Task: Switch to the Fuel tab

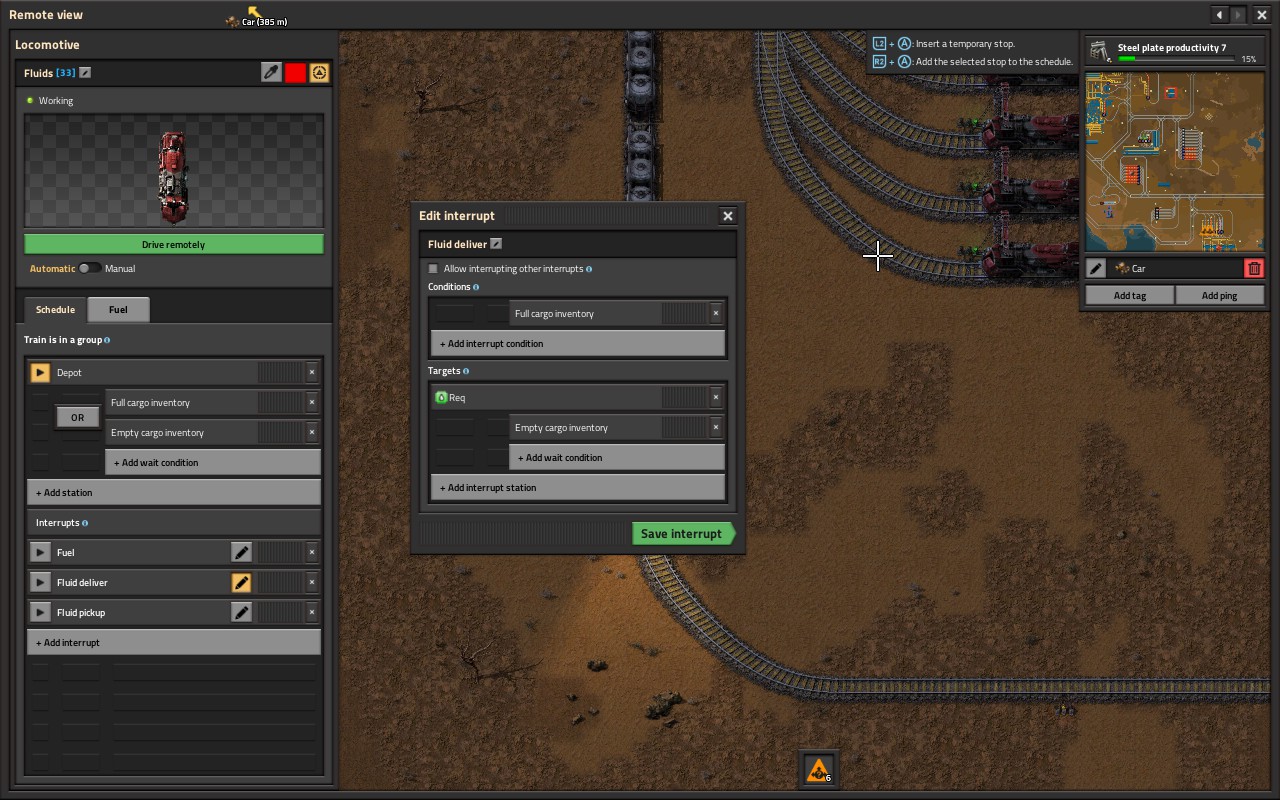Action: tap(118, 310)
